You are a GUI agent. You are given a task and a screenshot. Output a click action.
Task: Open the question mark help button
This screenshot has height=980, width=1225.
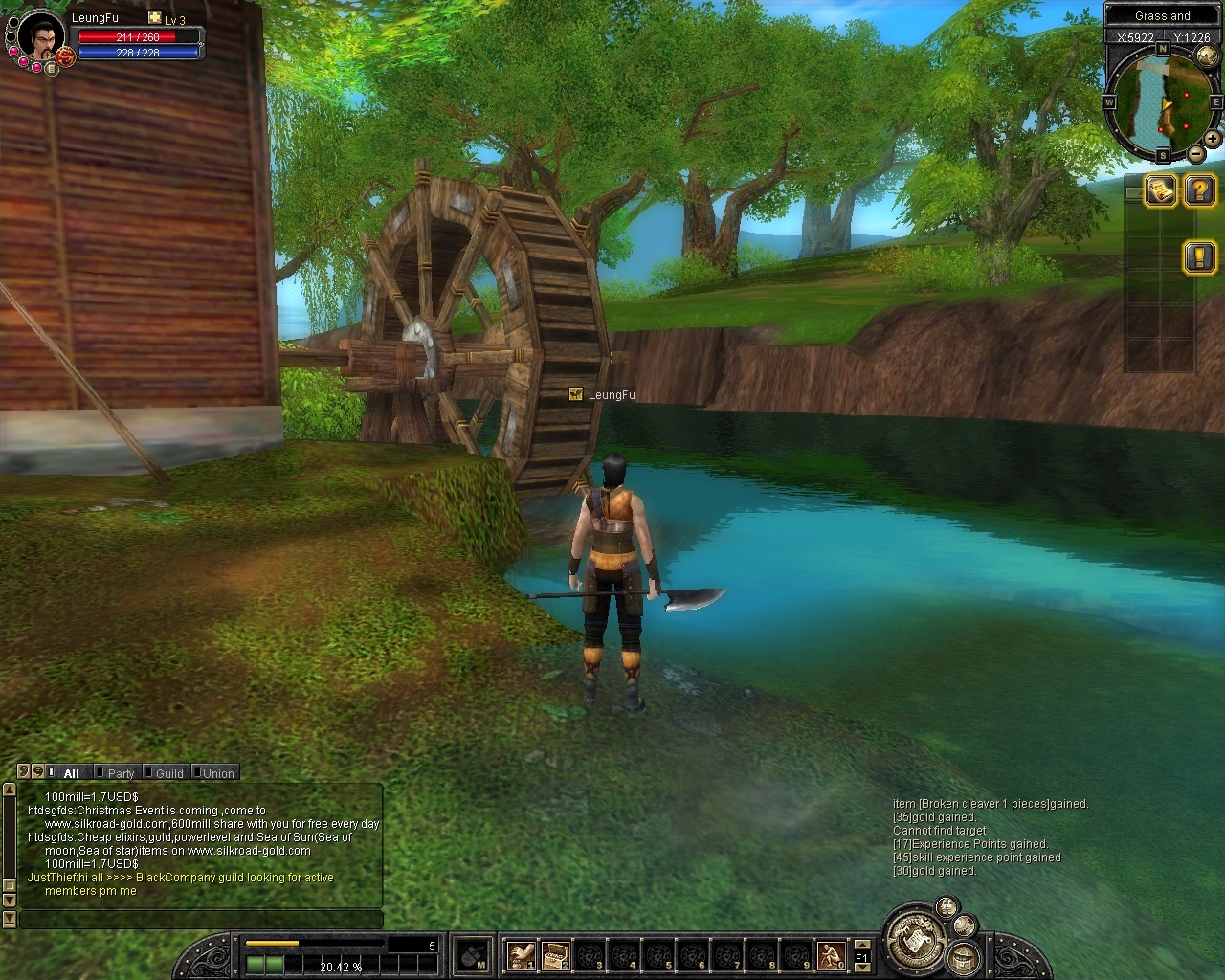click(1199, 190)
